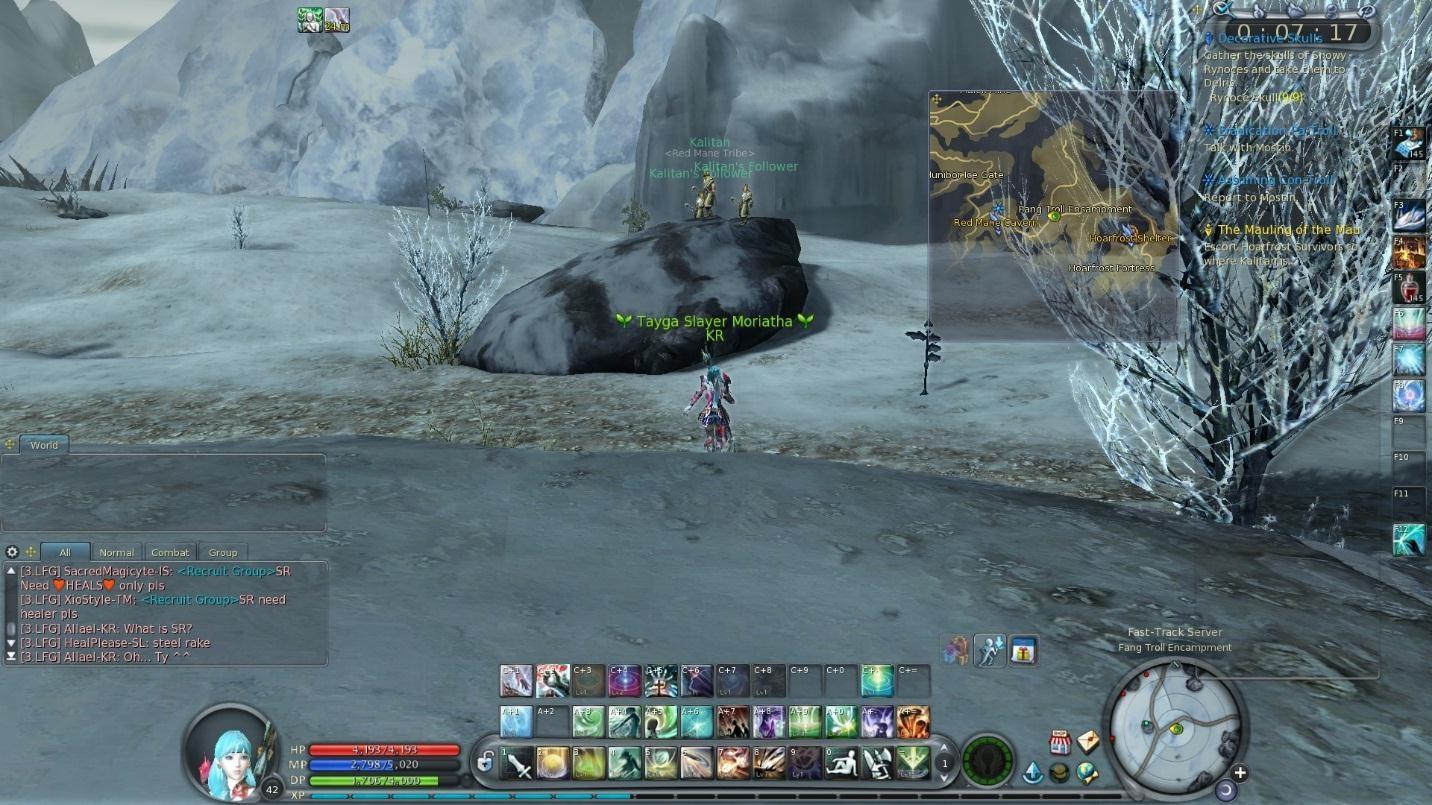Activate the fiery skill in slot 7
The height and width of the screenshot is (805, 1432).
[x=733, y=763]
